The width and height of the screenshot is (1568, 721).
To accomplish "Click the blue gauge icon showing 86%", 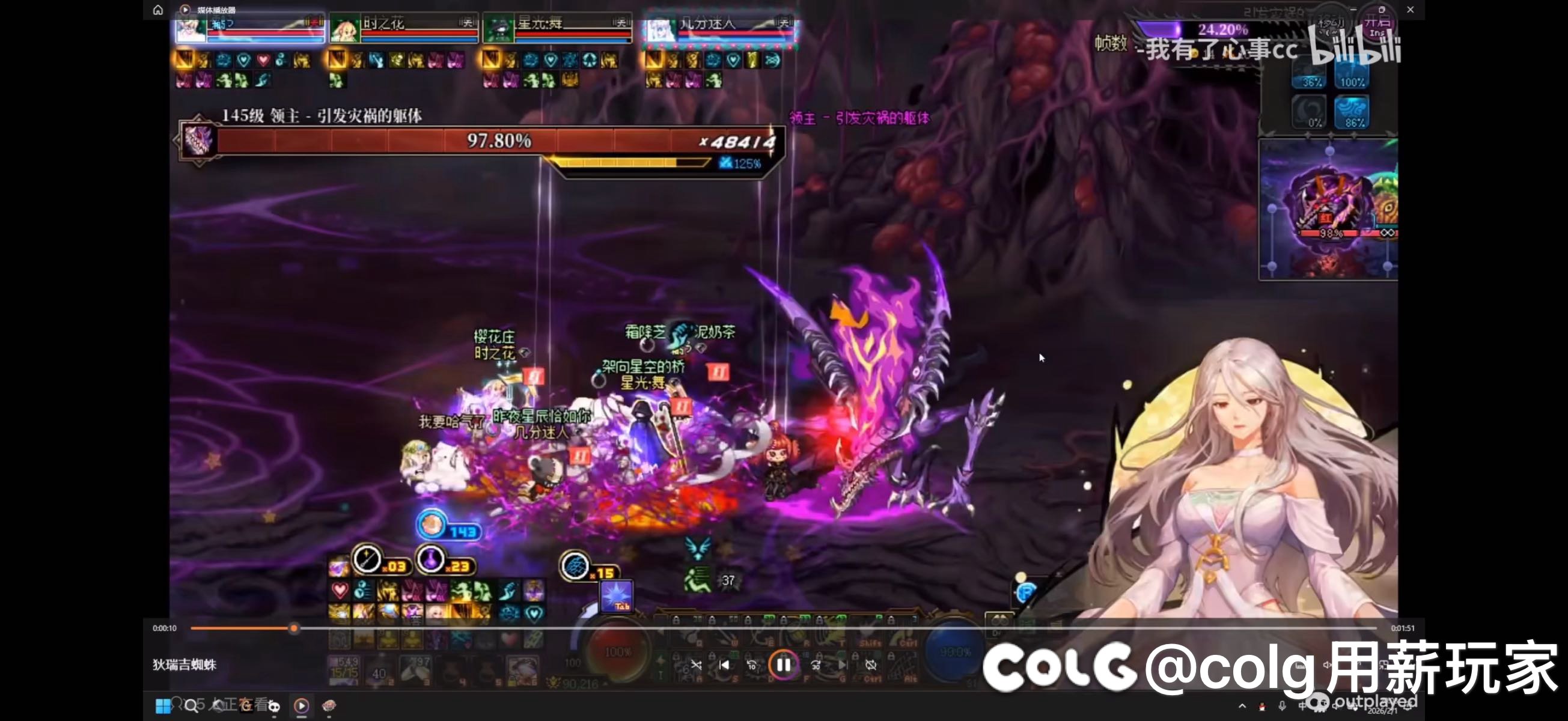I will pyautogui.click(x=1351, y=113).
